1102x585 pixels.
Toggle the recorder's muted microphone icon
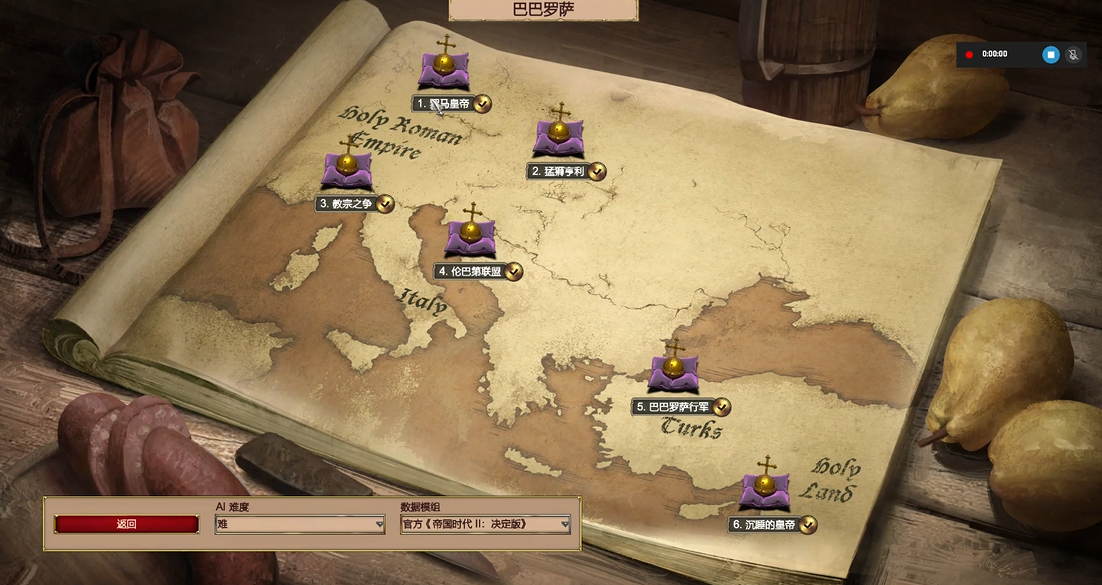(x=1075, y=54)
